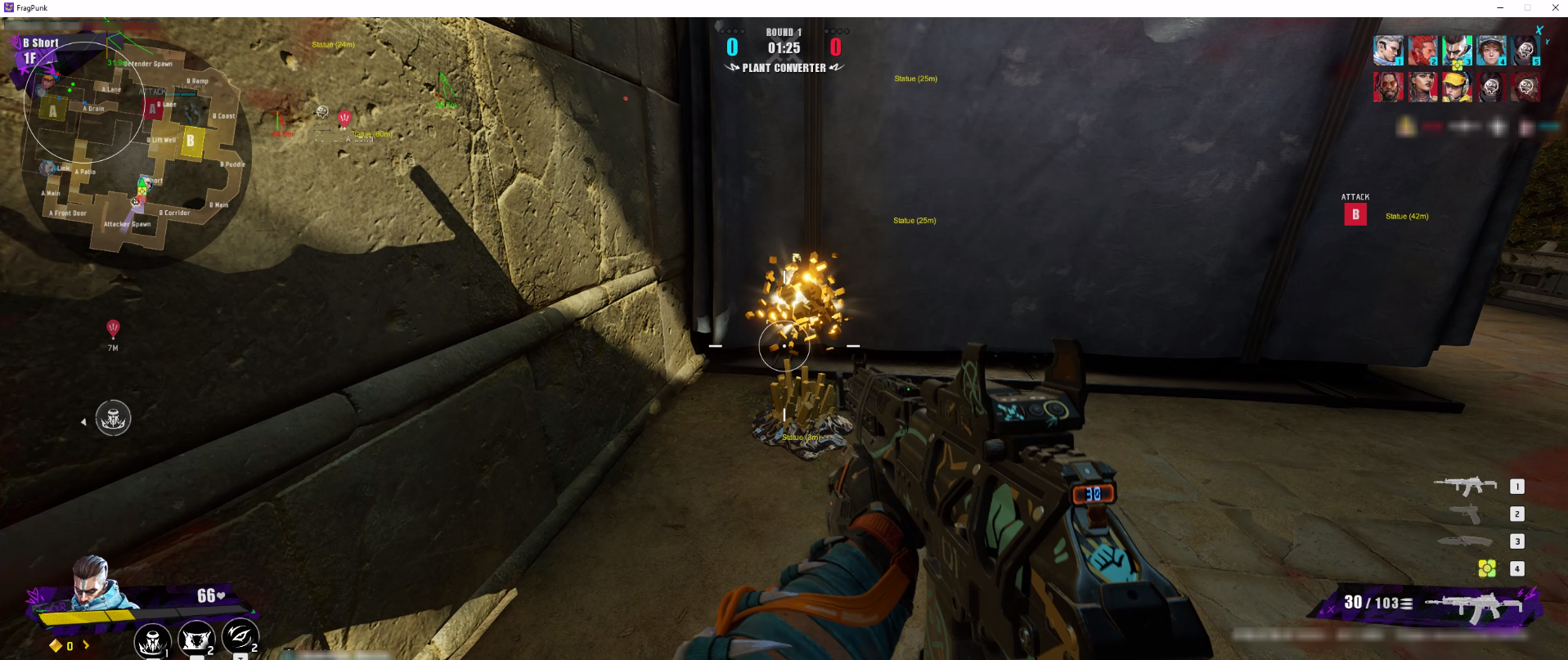Click the enemy portrait with orange sunglasses
This screenshot has height=660, width=1568.
point(1388,87)
